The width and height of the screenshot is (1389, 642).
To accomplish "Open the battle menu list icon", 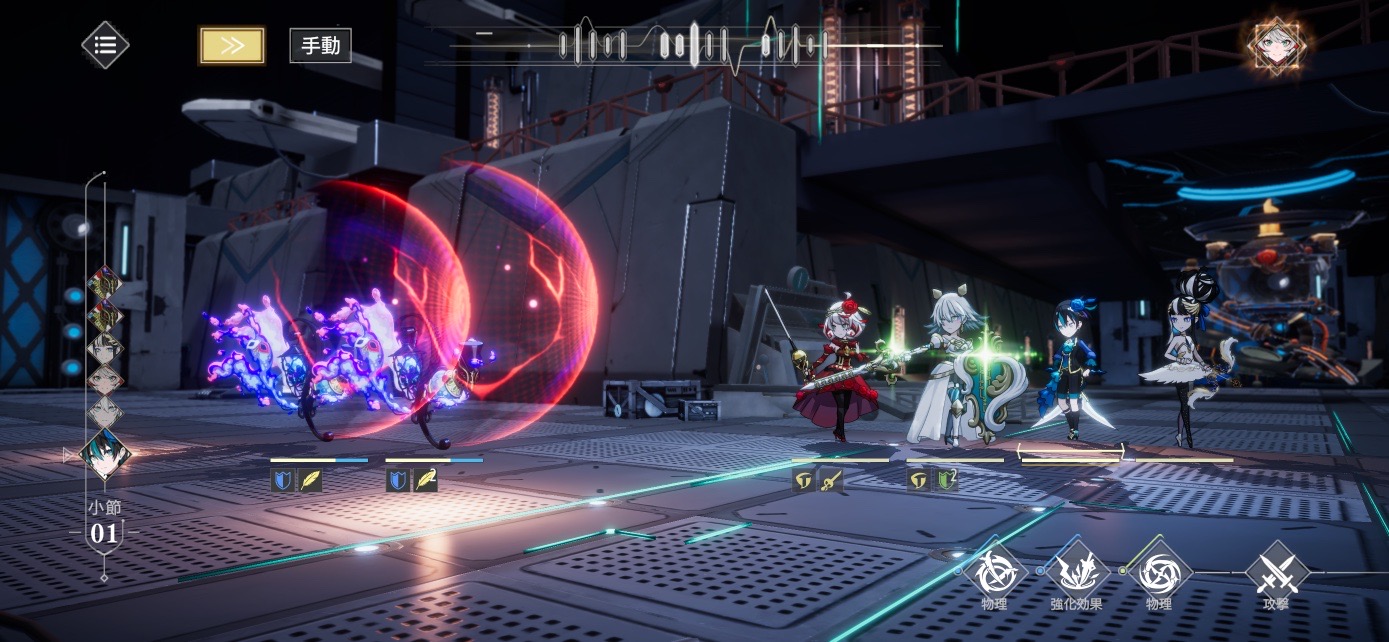I will (105, 45).
